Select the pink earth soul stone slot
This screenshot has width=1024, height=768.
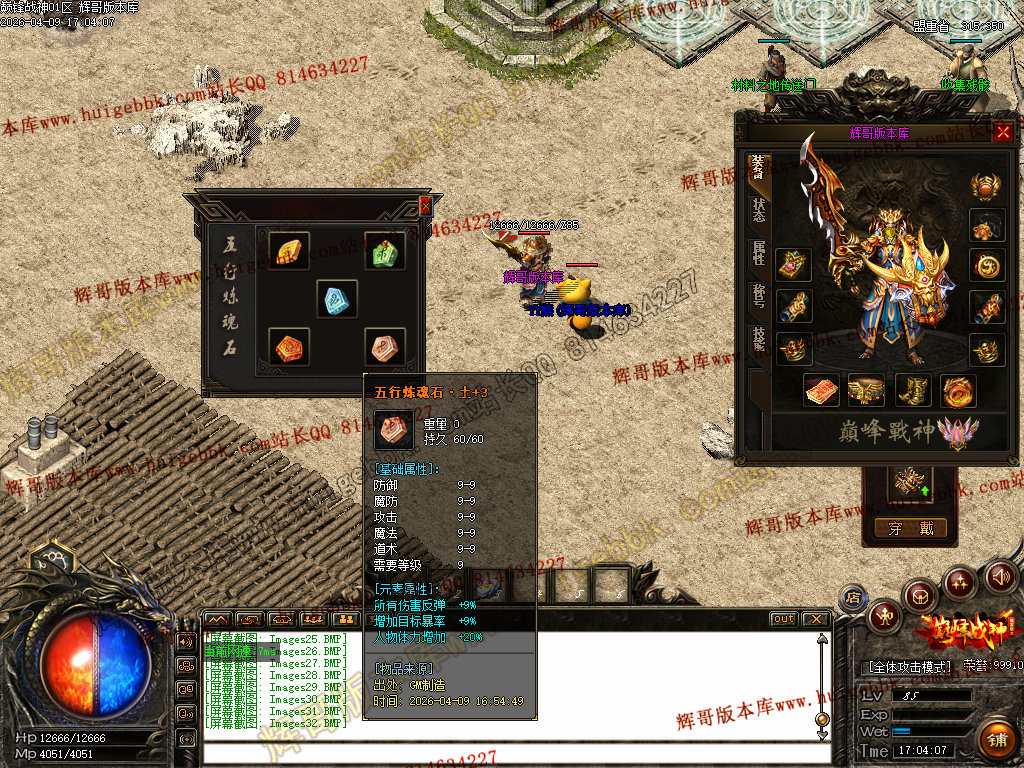(x=384, y=346)
